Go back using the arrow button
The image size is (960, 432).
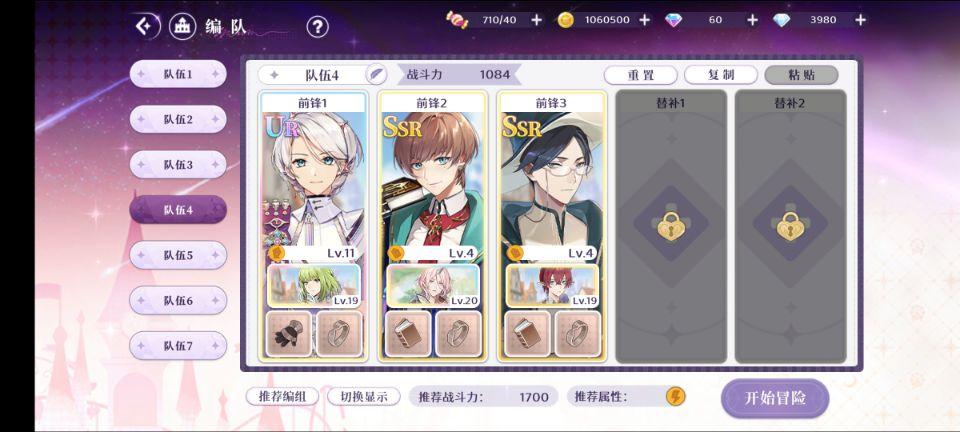click(x=148, y=26)
